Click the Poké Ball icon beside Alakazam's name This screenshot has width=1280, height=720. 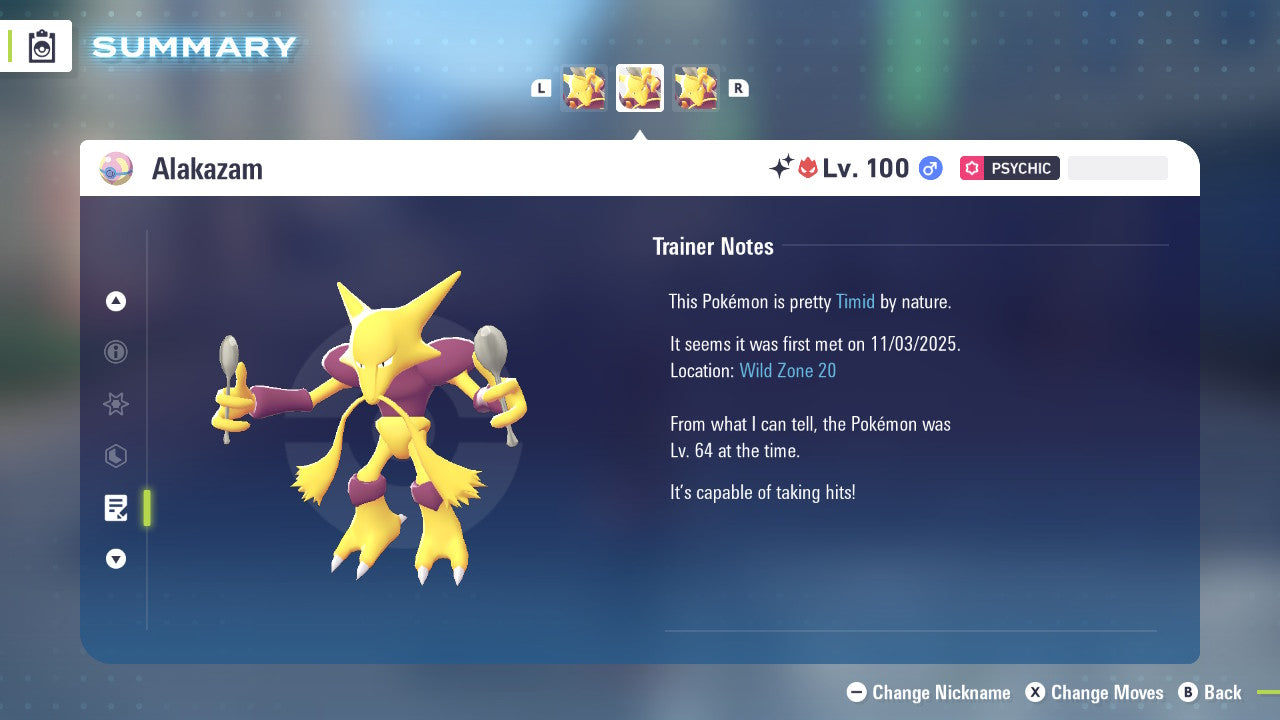[115, 169]
